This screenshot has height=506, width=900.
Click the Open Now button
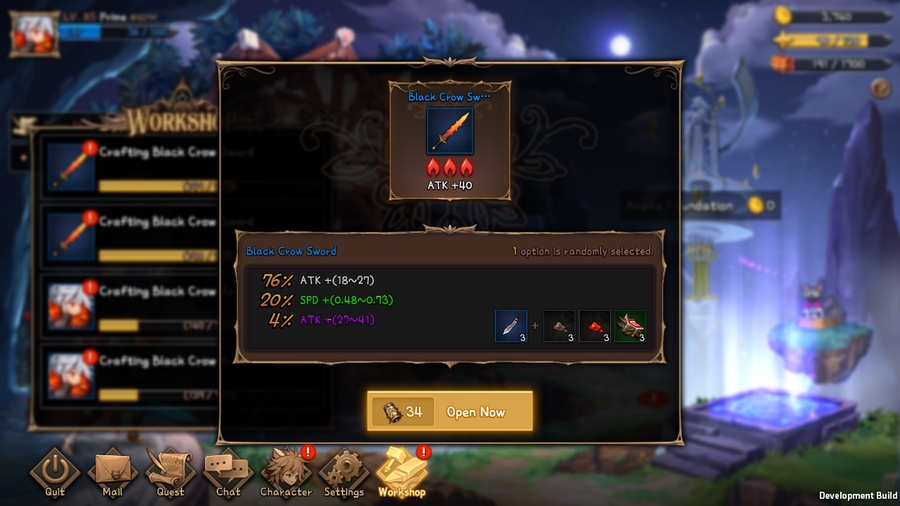coord(450,412)
